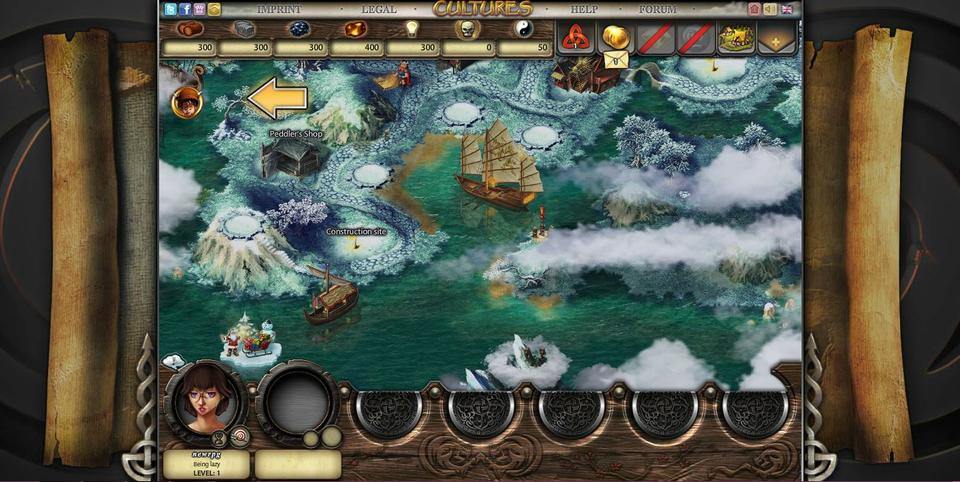Open the IMPRINT link
This screenshot has height=482, width=960.
(x=279, y=9)
